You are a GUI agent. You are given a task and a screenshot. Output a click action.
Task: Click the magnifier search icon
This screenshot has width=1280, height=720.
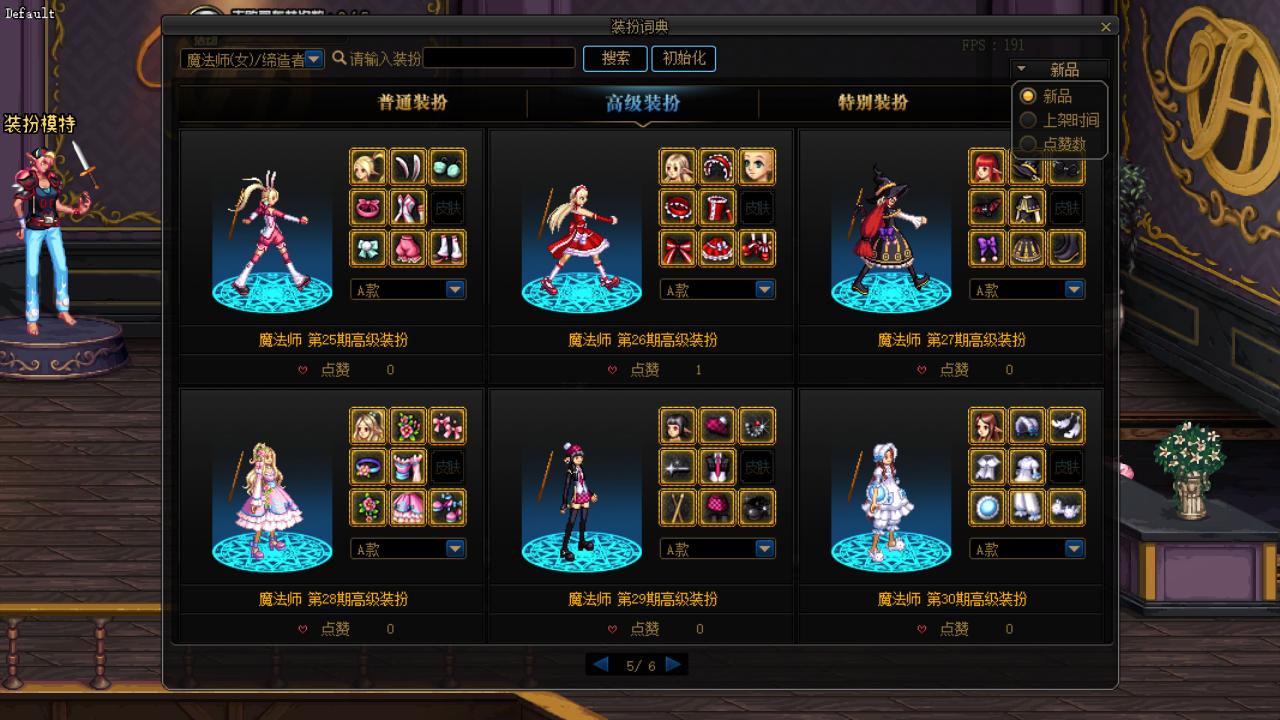point(340,58)
